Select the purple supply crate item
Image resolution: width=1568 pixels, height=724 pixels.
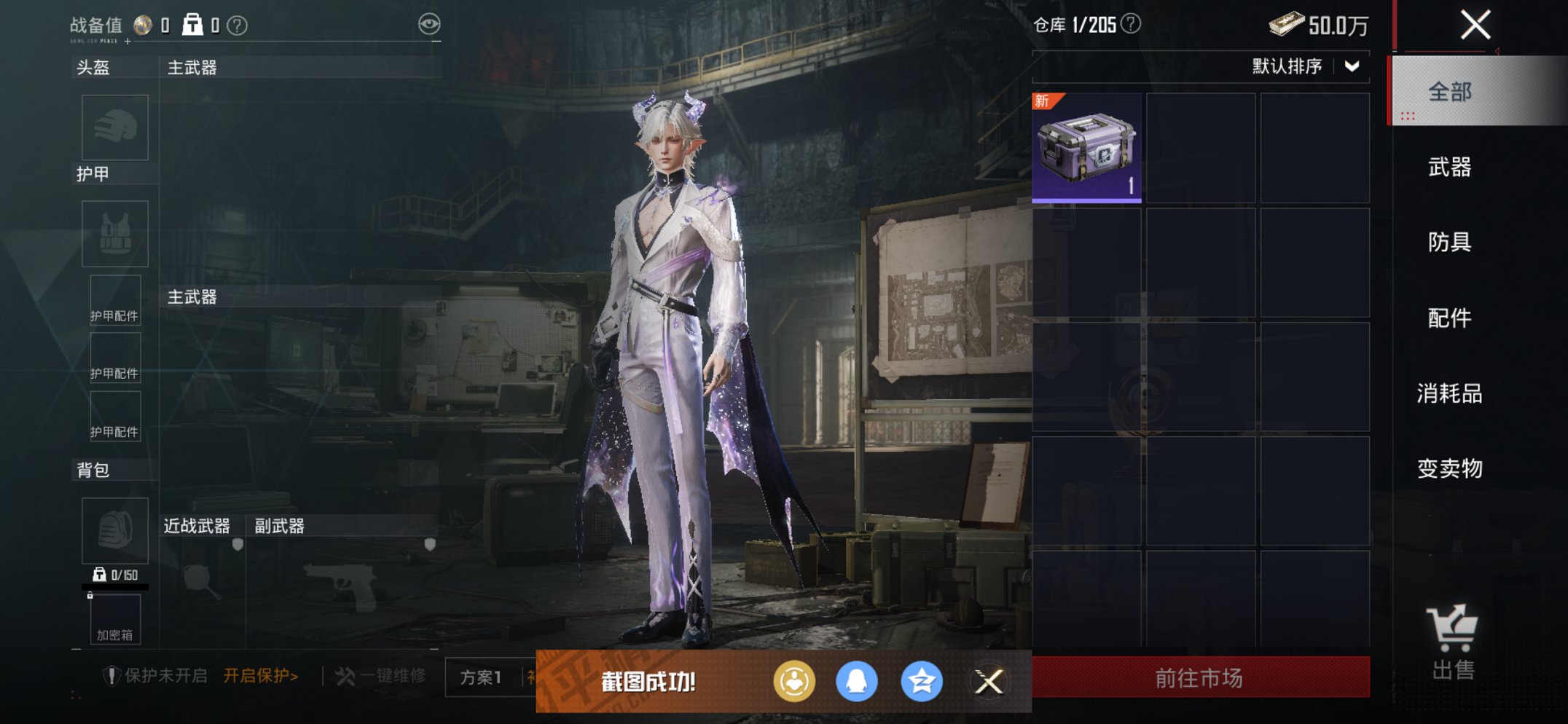coord(1086,148)
